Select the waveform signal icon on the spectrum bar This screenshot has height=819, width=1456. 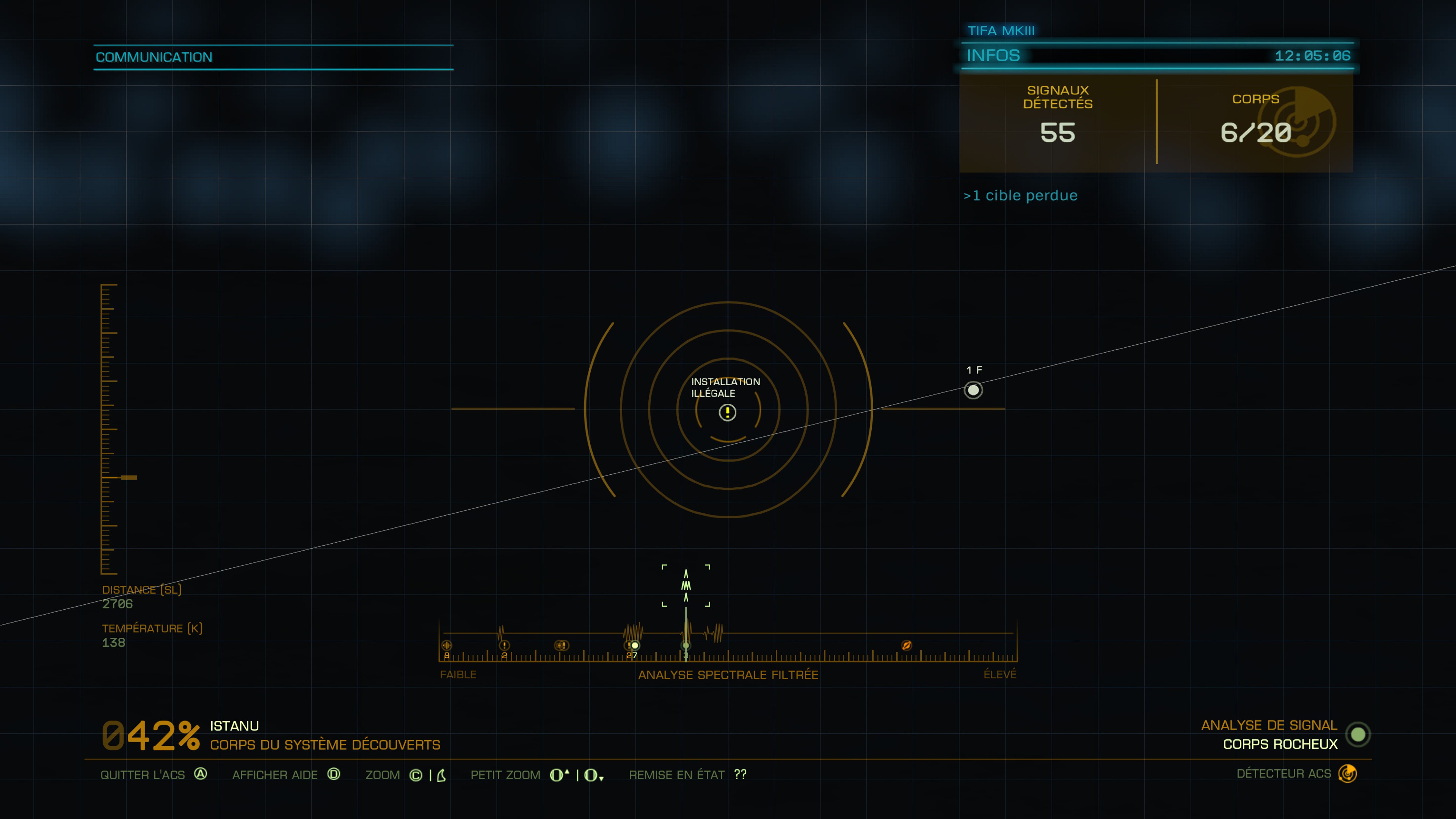pos(447,645)
